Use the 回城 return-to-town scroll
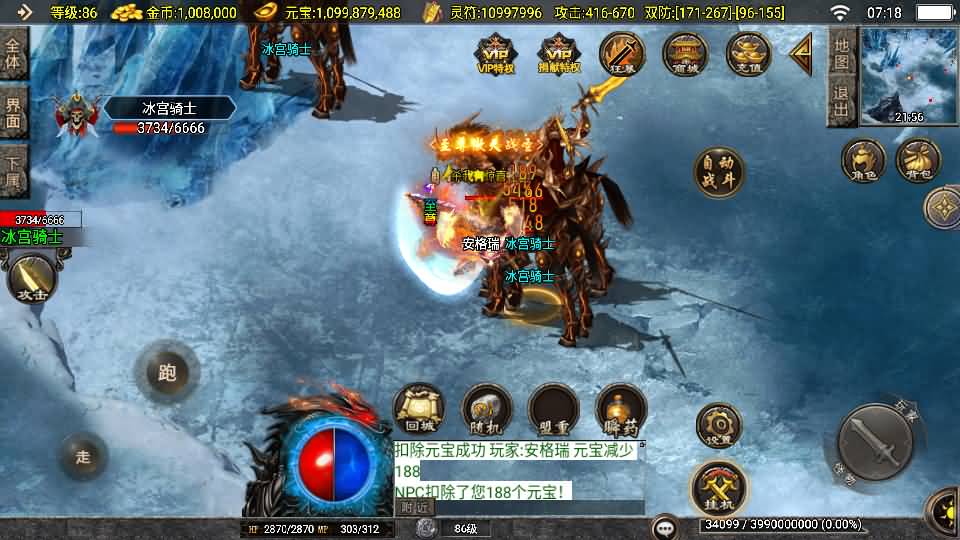The width and height of the screenshot is (960, 540). 418,410
